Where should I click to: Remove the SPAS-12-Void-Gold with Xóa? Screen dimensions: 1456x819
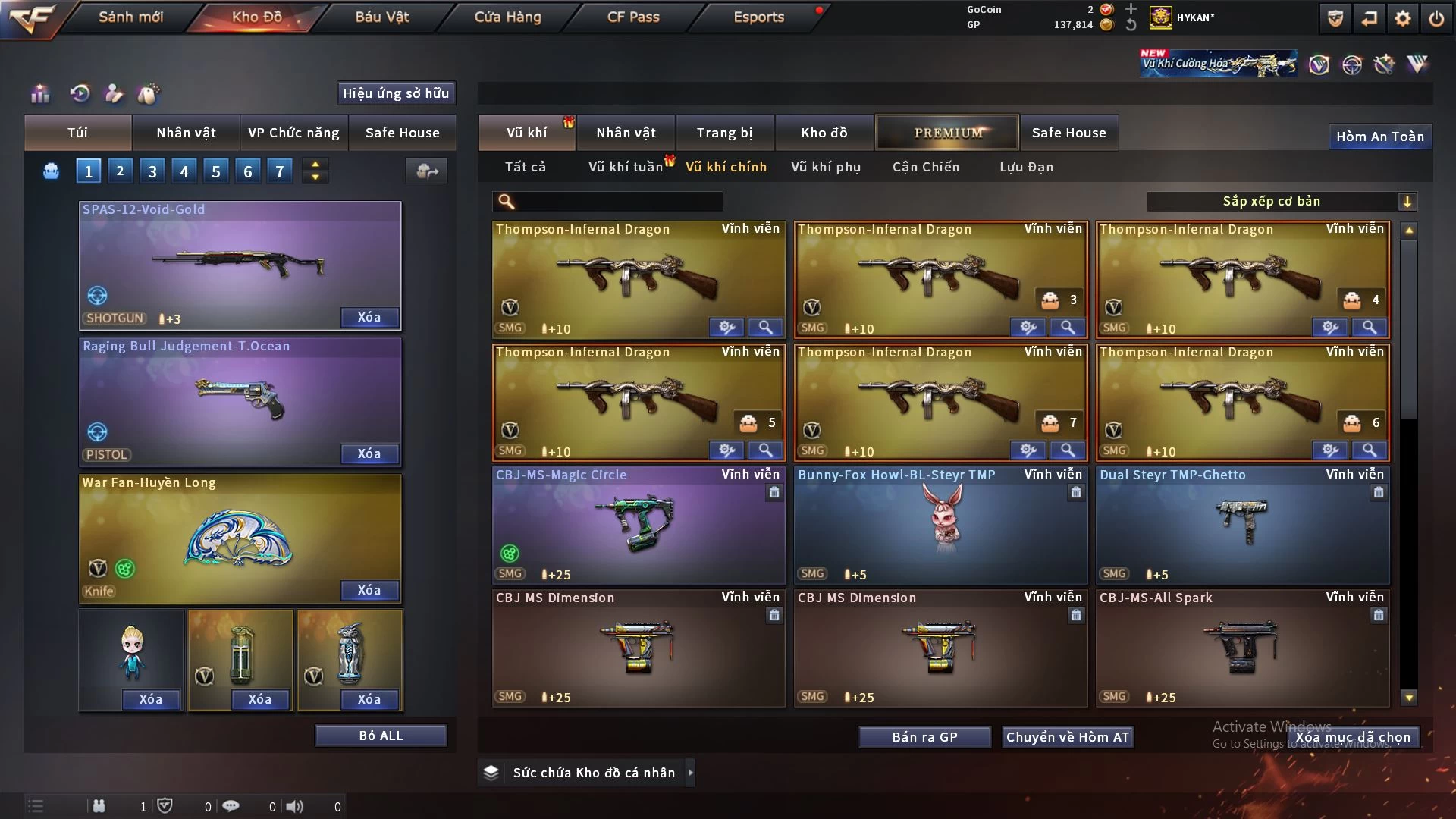(369, 317)
